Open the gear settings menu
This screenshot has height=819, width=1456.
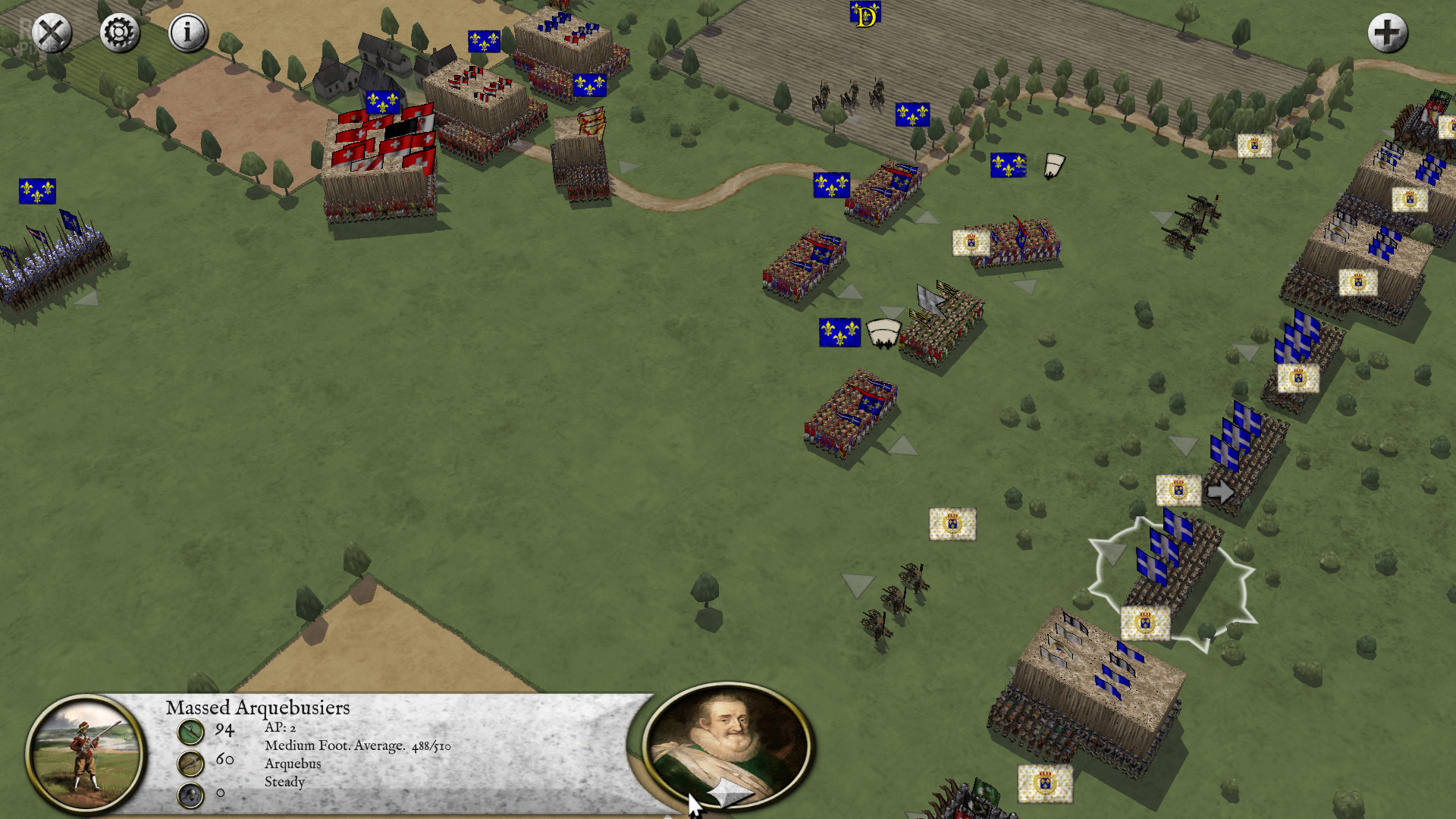120,33
